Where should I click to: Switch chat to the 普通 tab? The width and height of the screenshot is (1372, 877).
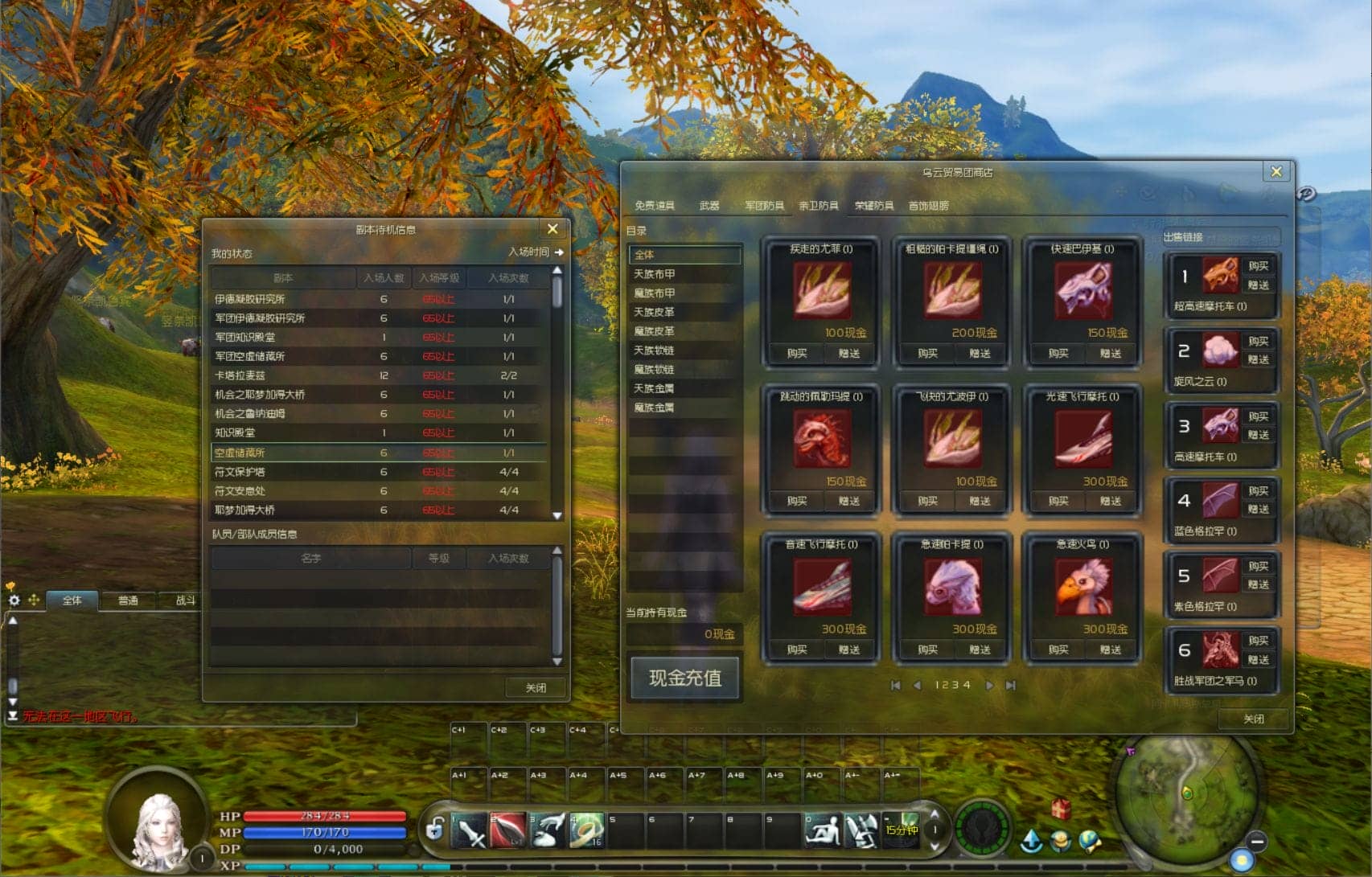pyautogui.click(x=128, y=600)
